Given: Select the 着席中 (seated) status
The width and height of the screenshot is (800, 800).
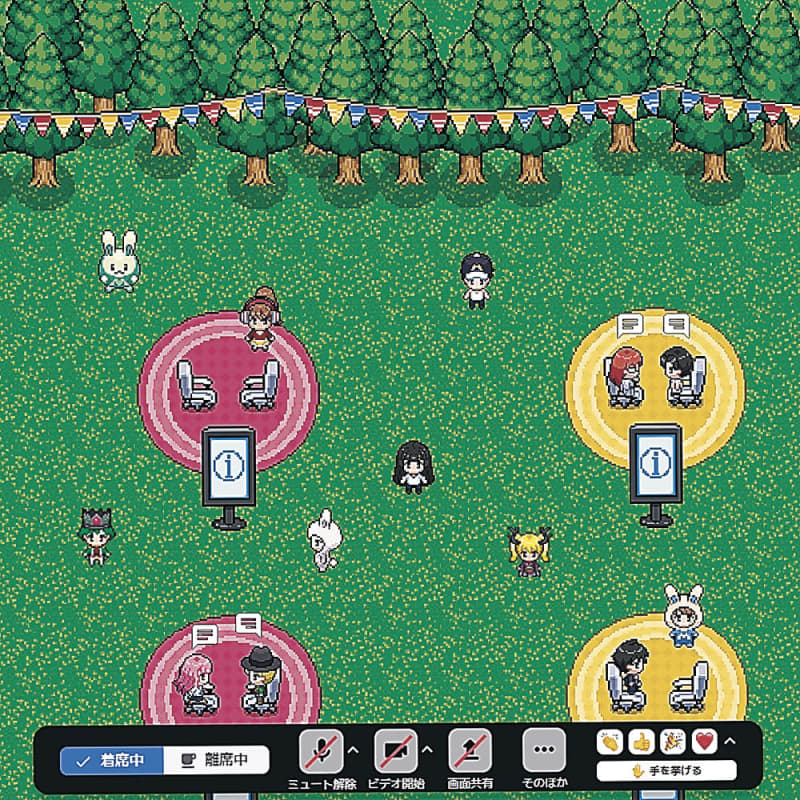Looking at the screenshot, I should point(111,760).
